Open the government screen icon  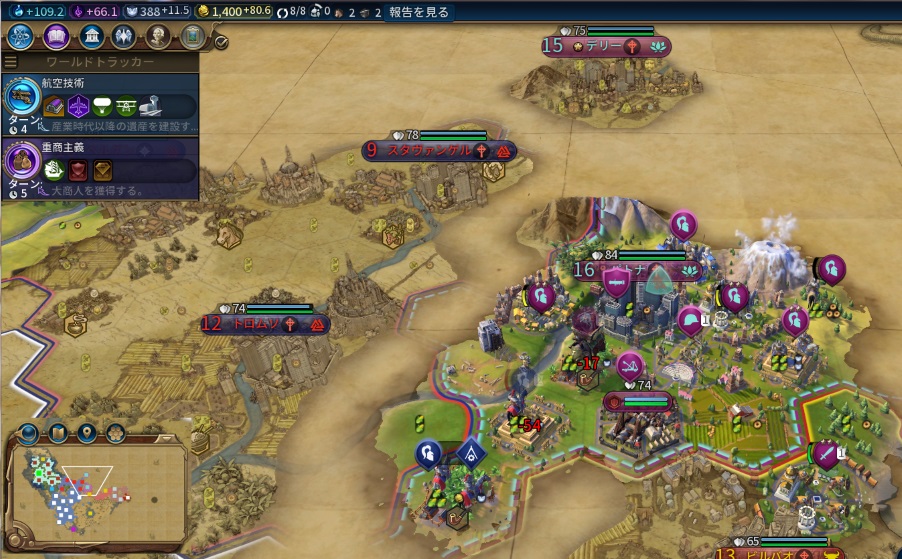[x=91, y=37]
